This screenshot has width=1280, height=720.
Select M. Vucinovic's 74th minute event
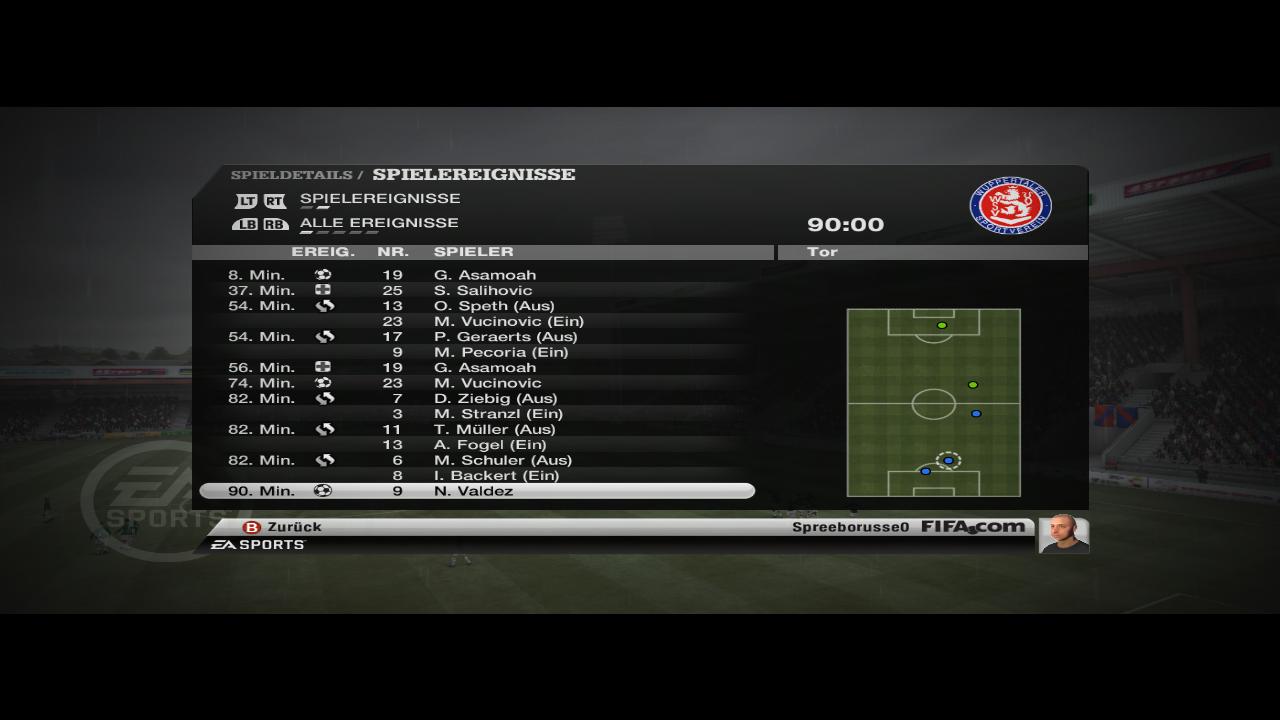(x=477, y=383)
